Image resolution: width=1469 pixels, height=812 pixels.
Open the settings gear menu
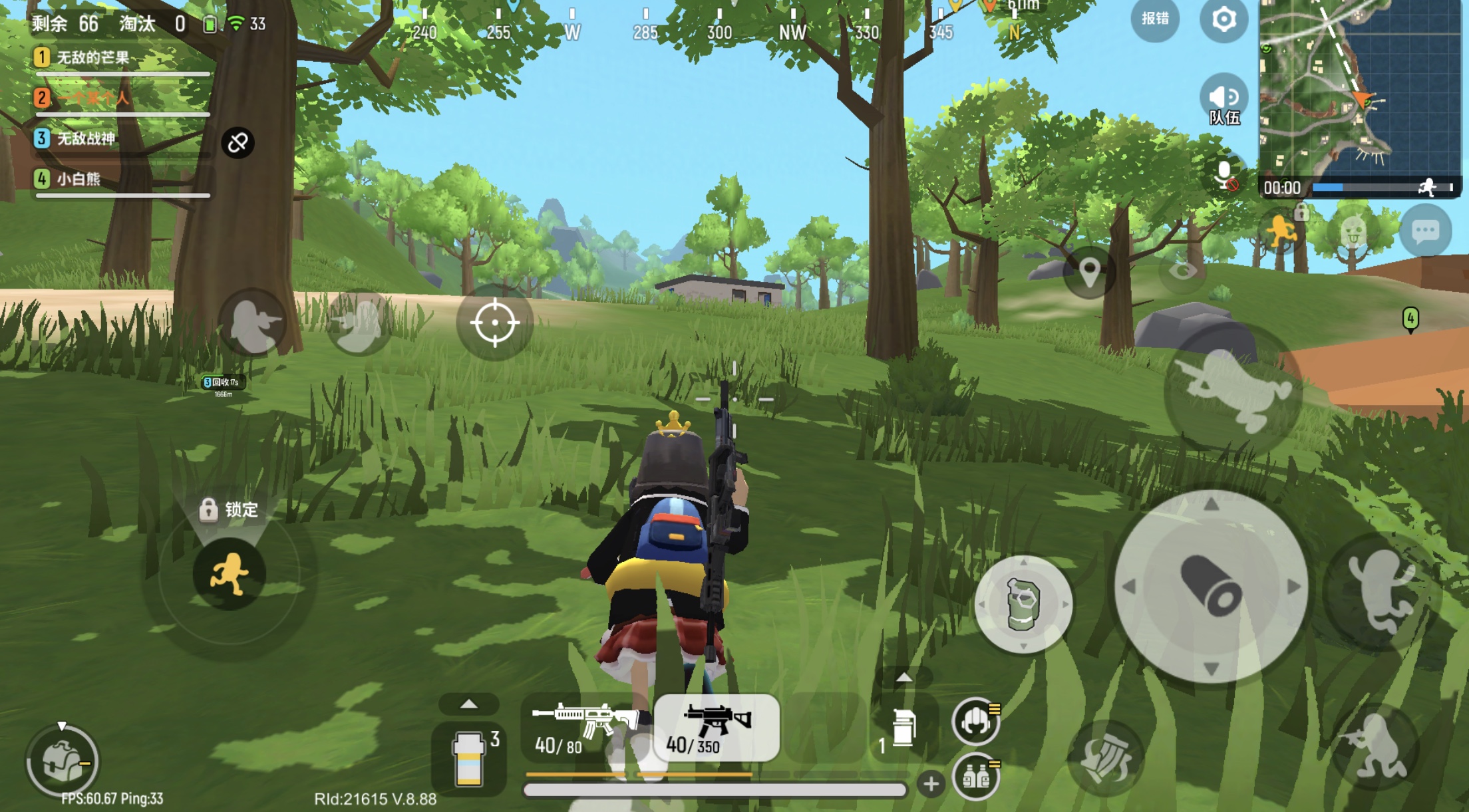1223,20
